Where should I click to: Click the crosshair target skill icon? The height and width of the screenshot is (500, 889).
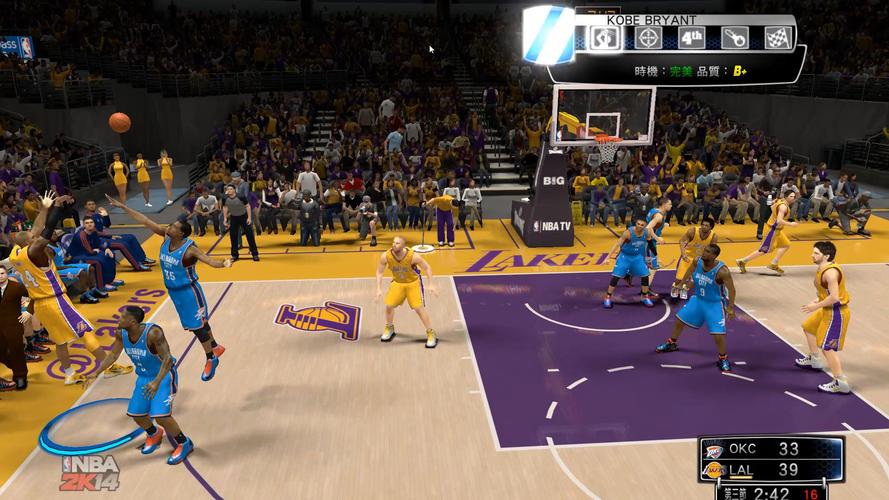[x=648, y=38]
